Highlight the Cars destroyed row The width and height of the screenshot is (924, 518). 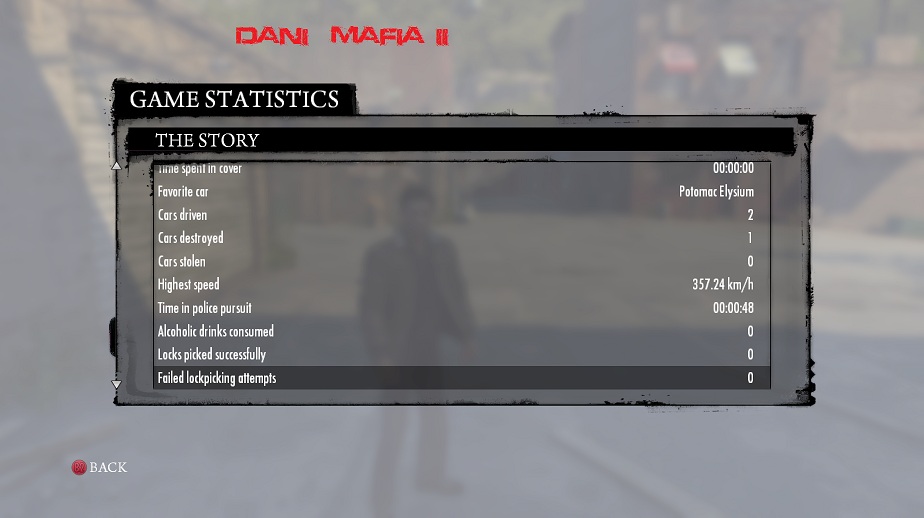pos(461,238)
